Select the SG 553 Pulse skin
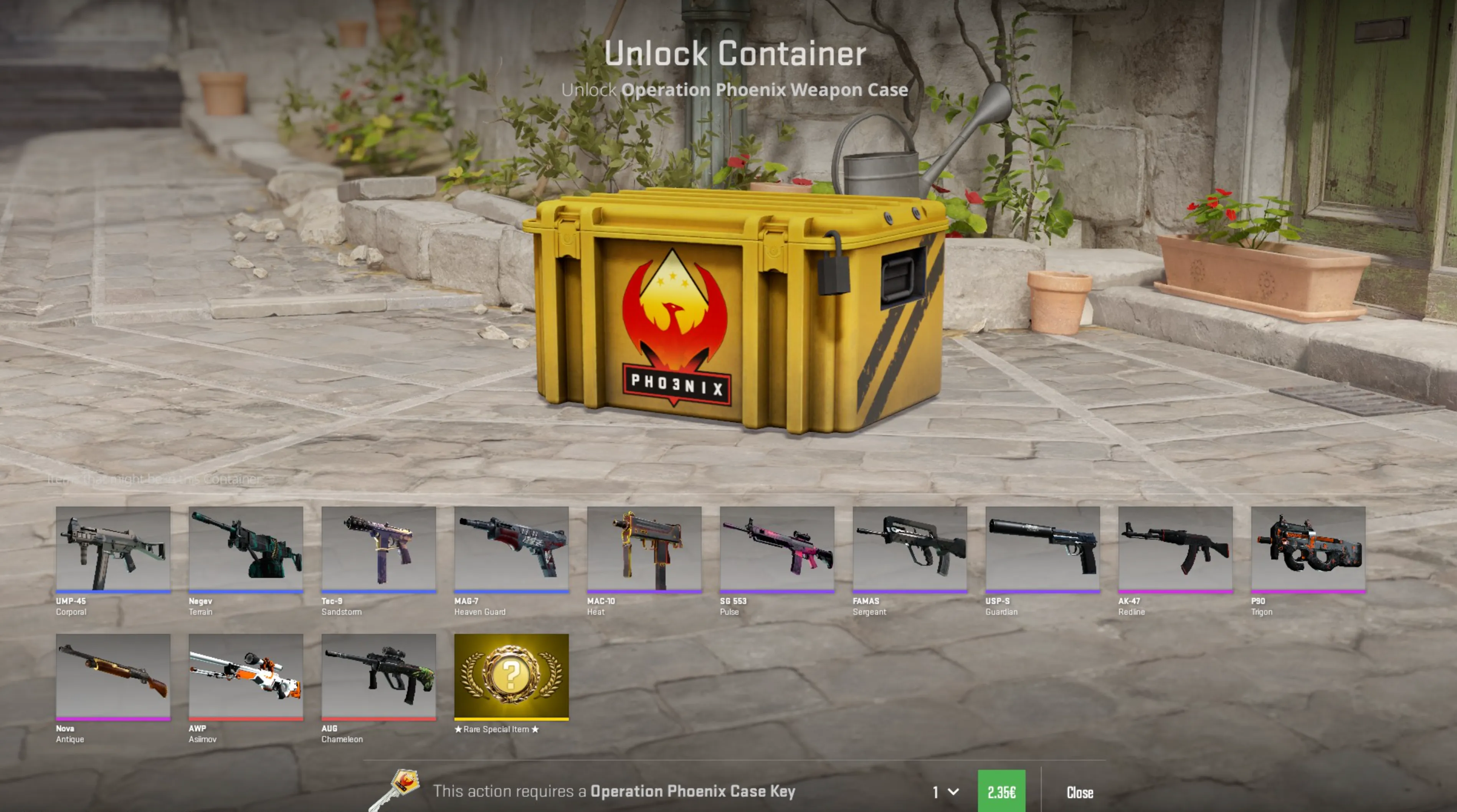Viewport: 1457px width, 812px height. click(776, 551)
